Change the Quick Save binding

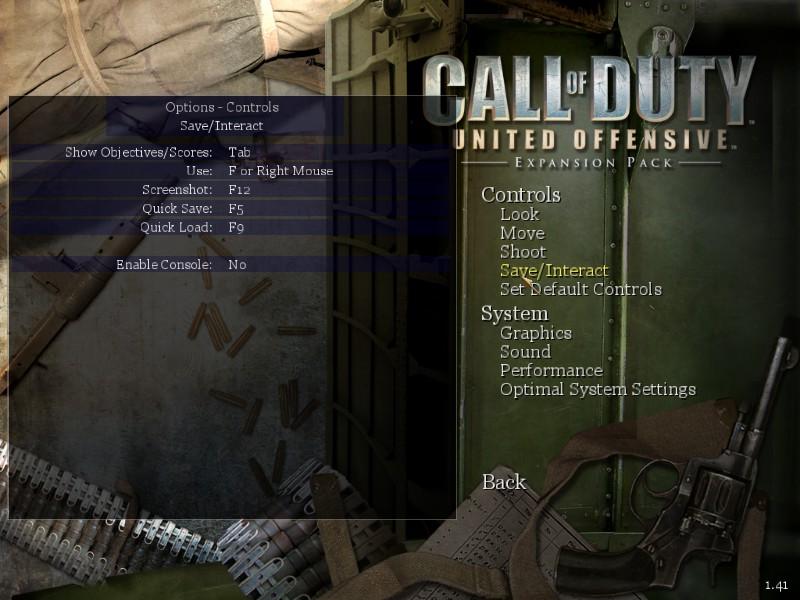pos(236,209)
